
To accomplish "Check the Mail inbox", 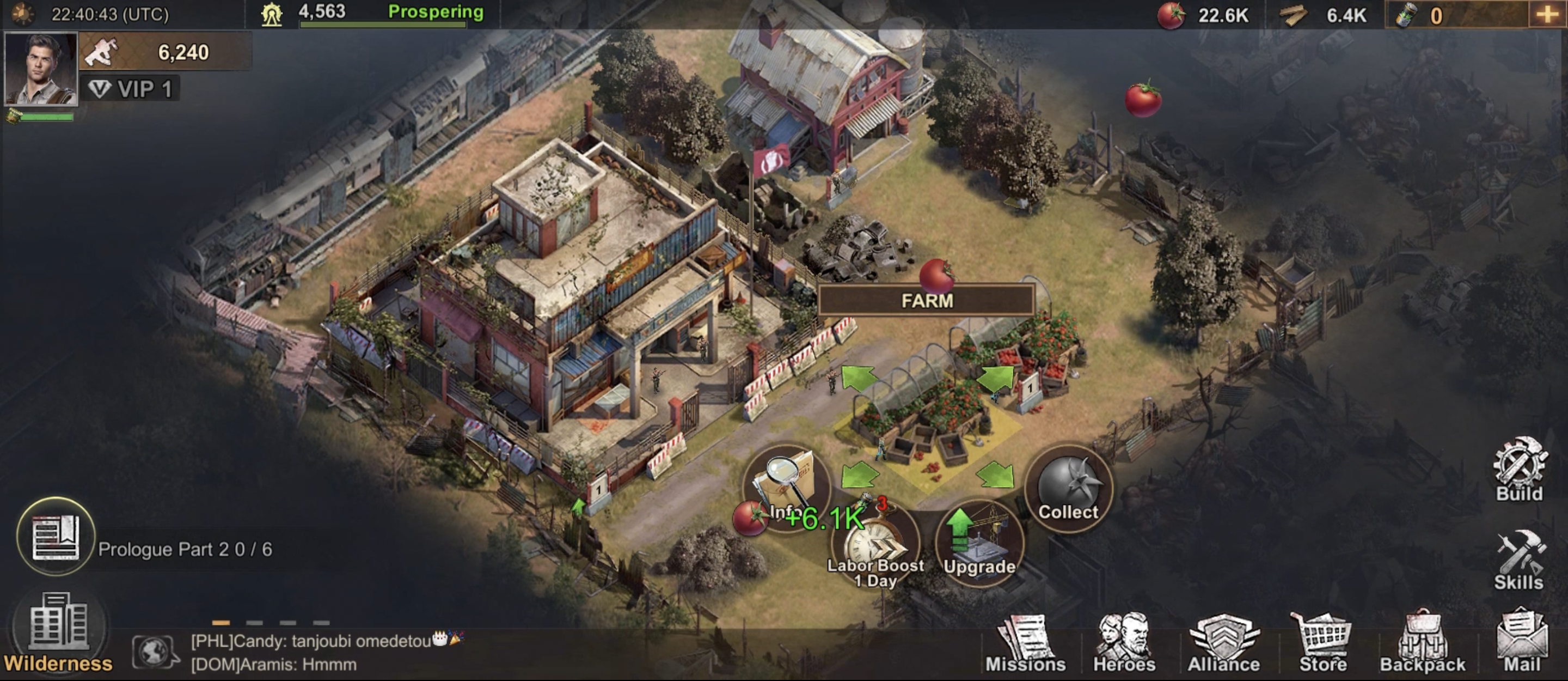I will coord(1522,646).
